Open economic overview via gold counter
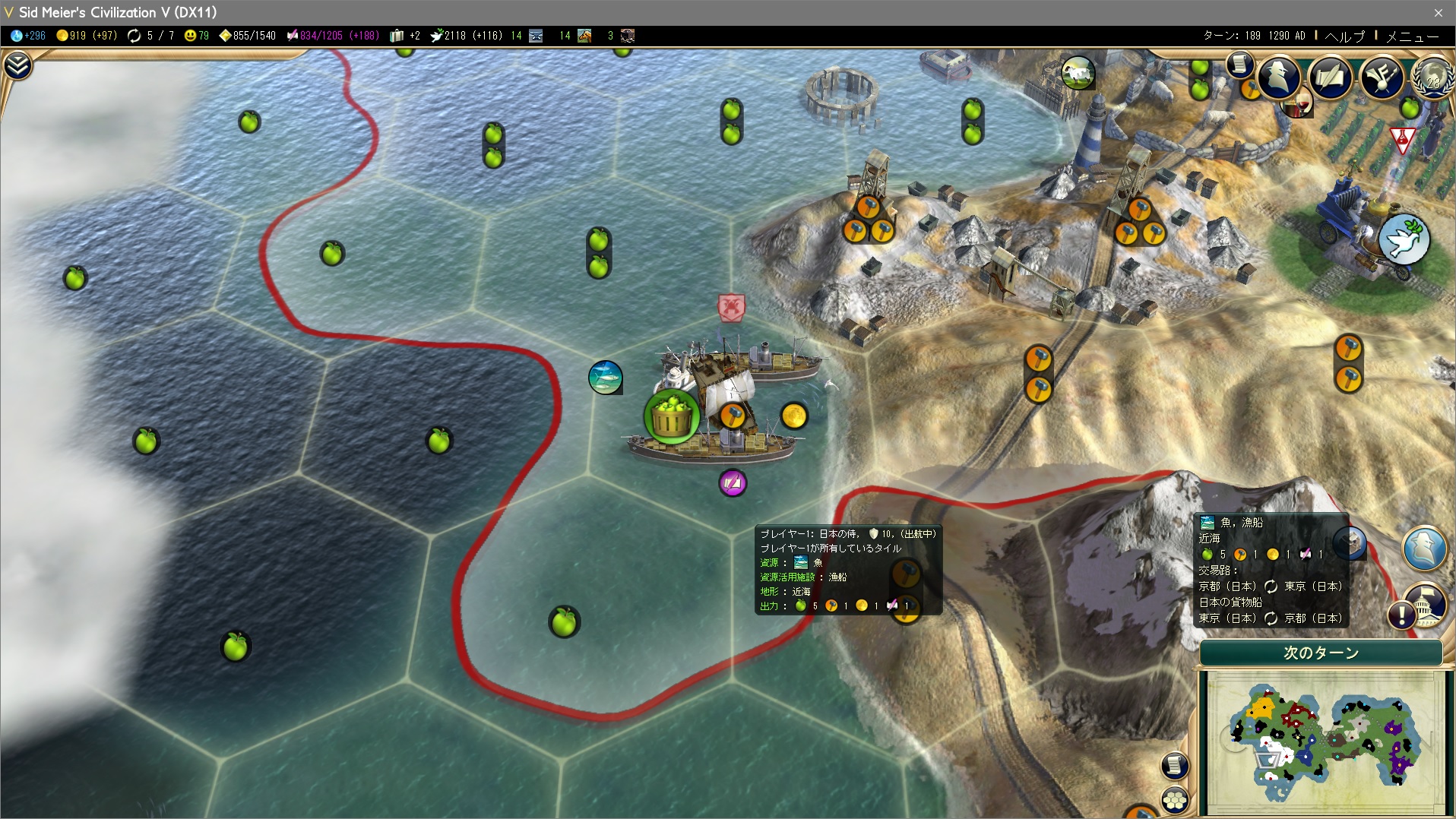Screen dimensions: 1456x819 click(x=86, y=36)
